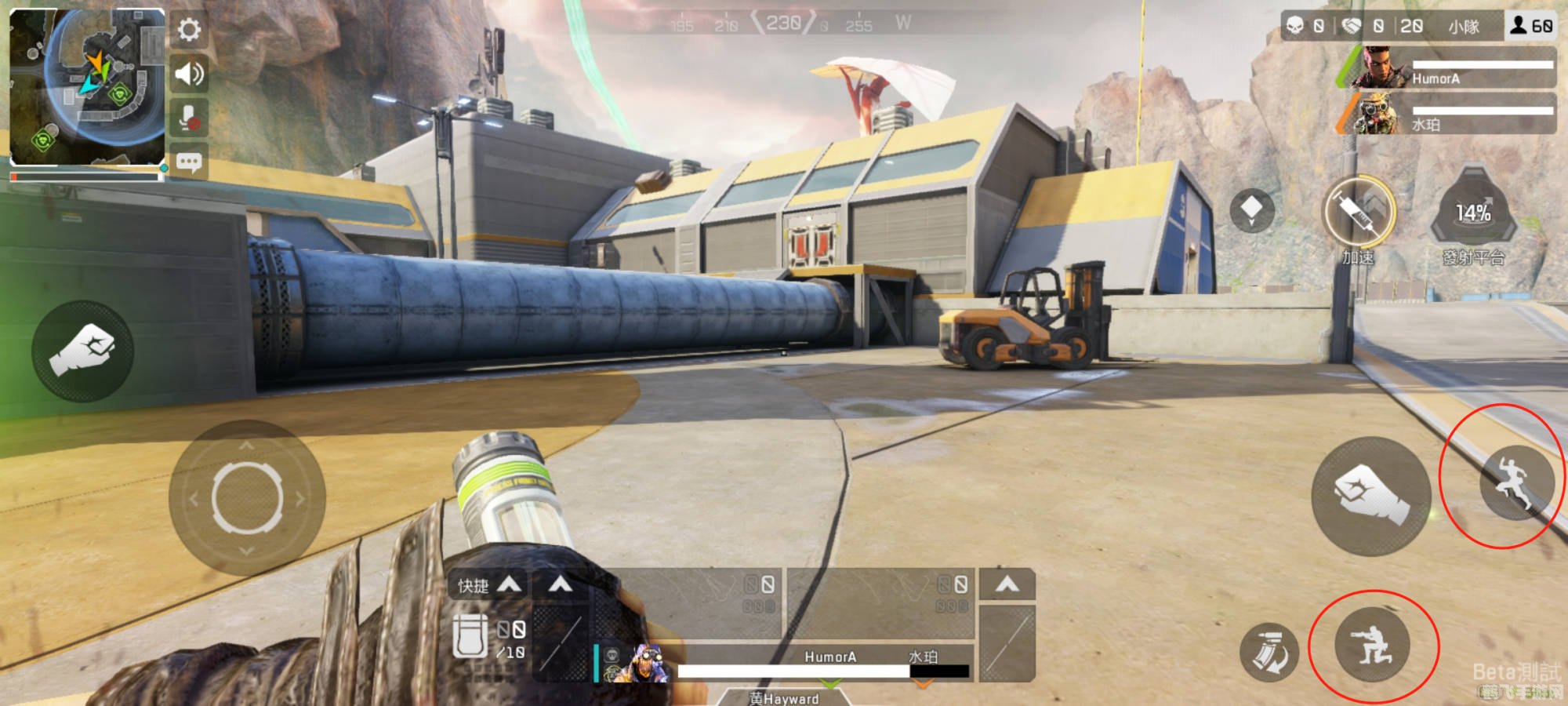Open the settings gear menu
Viewport: 1568px width, 706px height.
coord(189,30)
